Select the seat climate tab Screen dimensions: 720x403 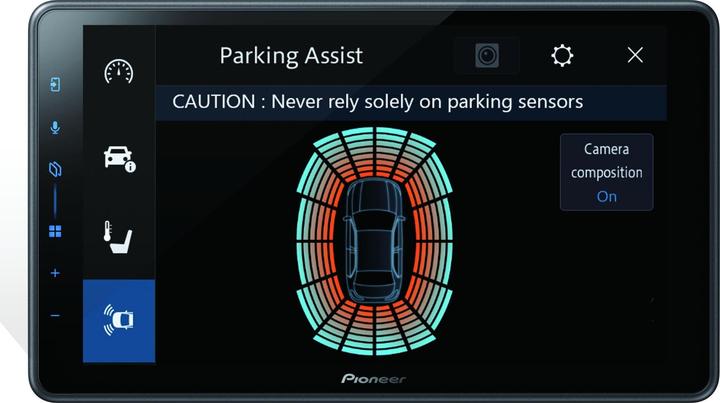[119, 236]
